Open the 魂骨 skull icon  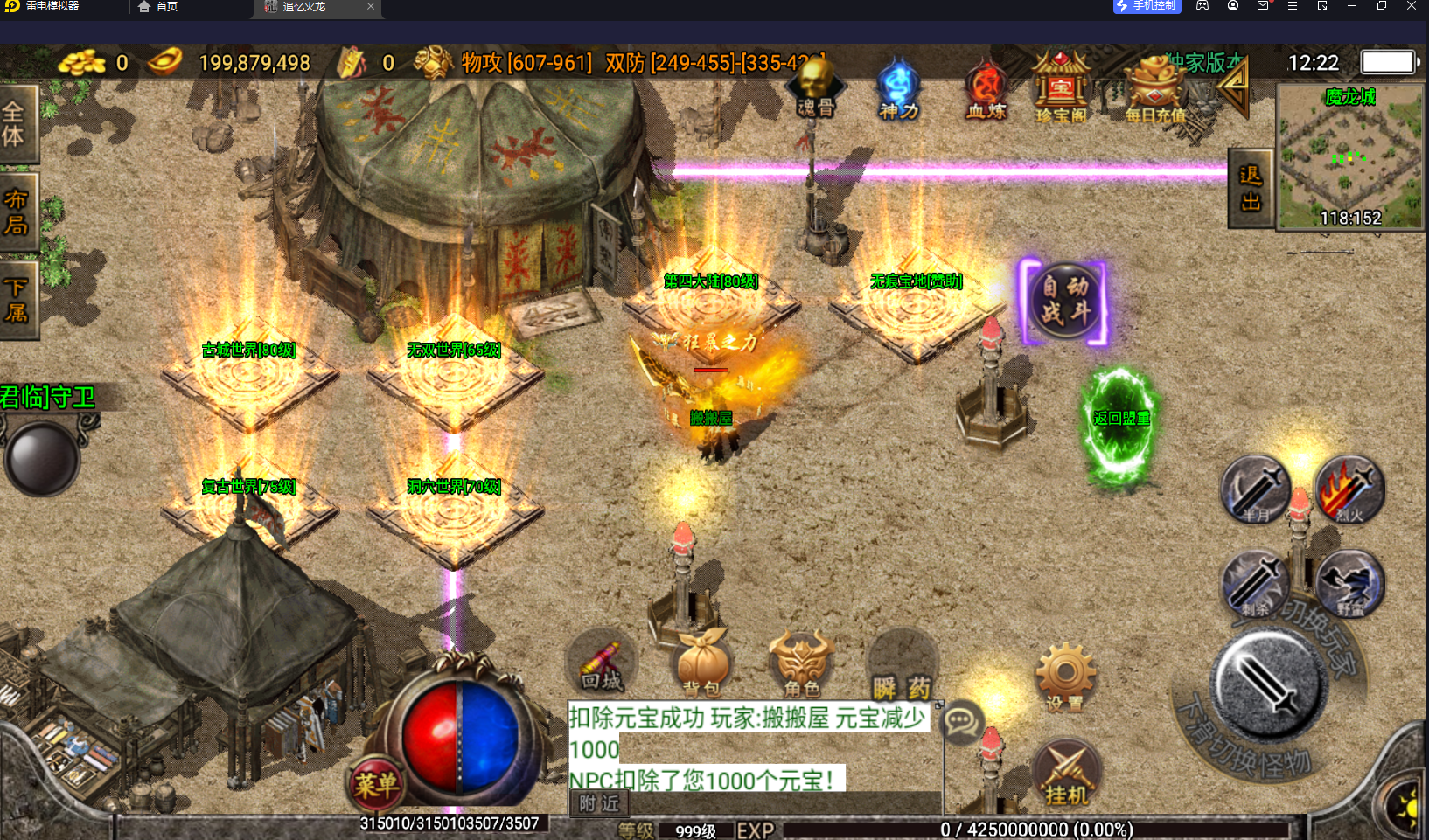pyautogui.click(x=815, y=88)
